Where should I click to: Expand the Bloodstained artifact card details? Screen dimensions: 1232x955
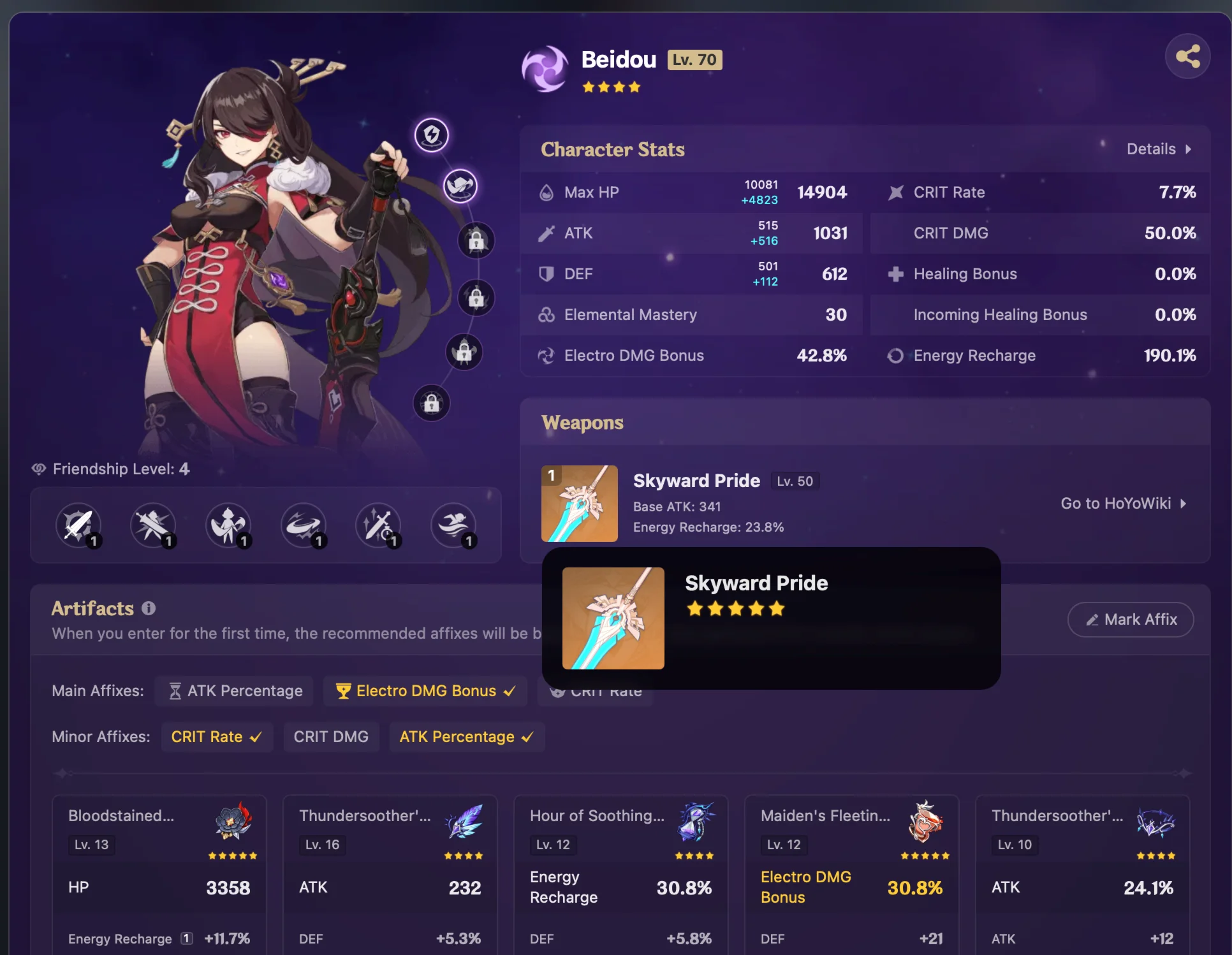159,873
